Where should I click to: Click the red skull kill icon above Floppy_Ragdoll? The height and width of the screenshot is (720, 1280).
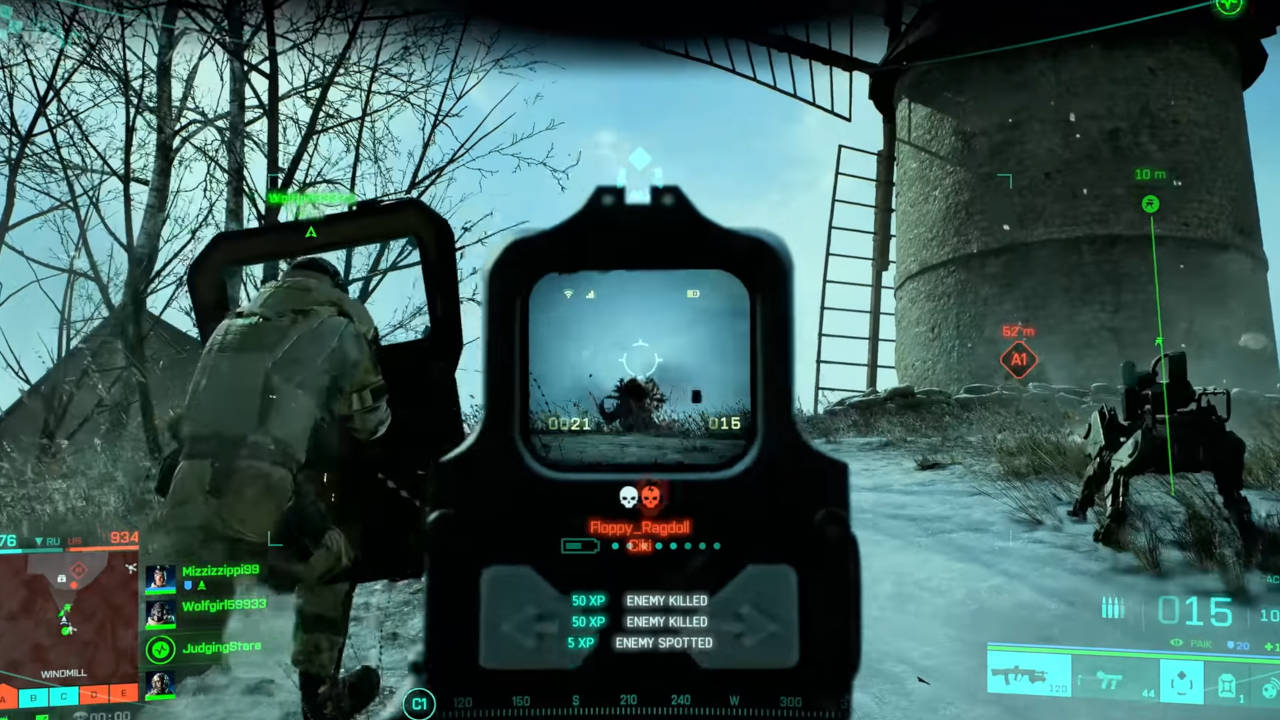click(653, 494)
